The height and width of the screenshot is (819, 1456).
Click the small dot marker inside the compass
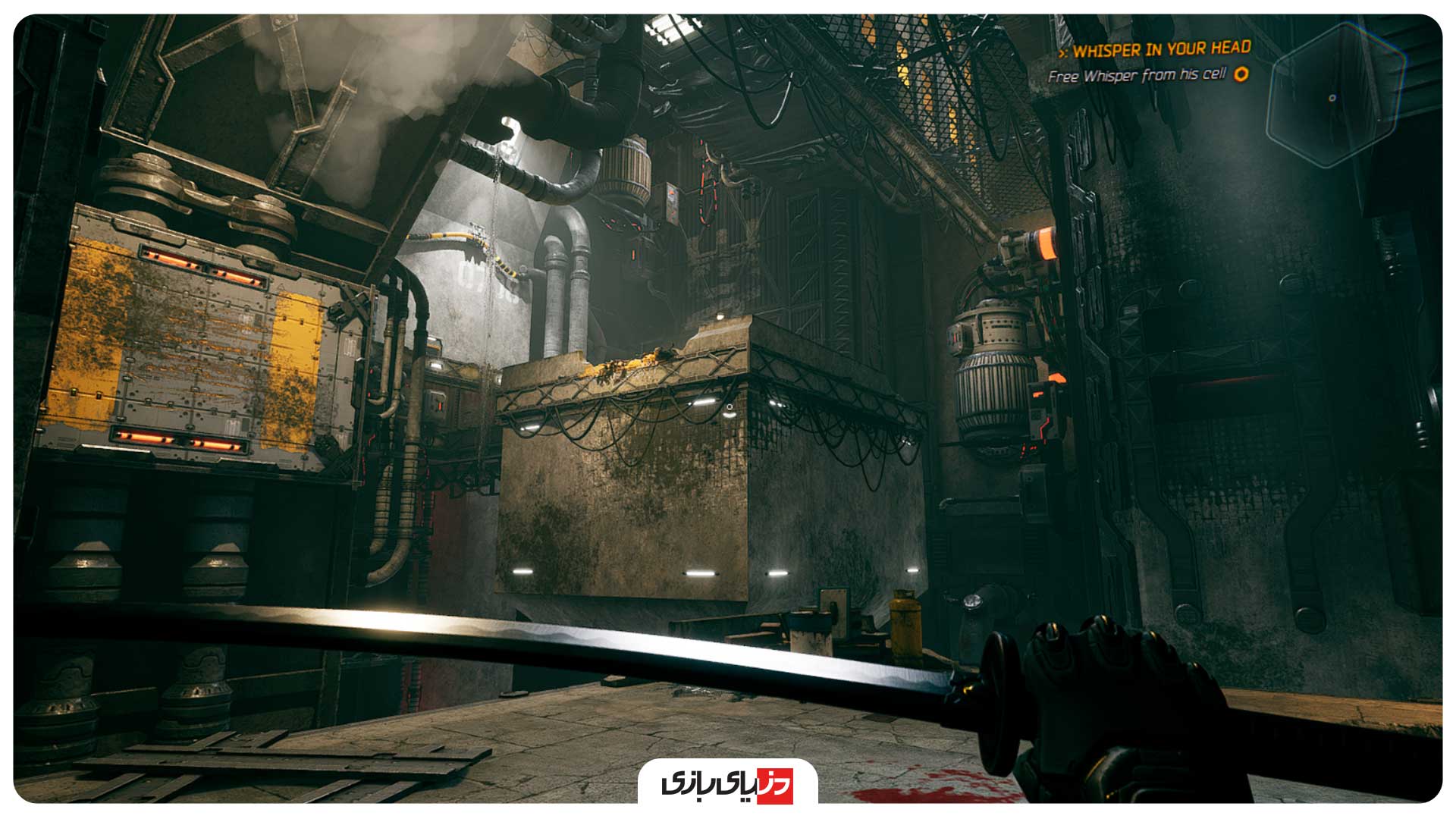(1332, 97)
